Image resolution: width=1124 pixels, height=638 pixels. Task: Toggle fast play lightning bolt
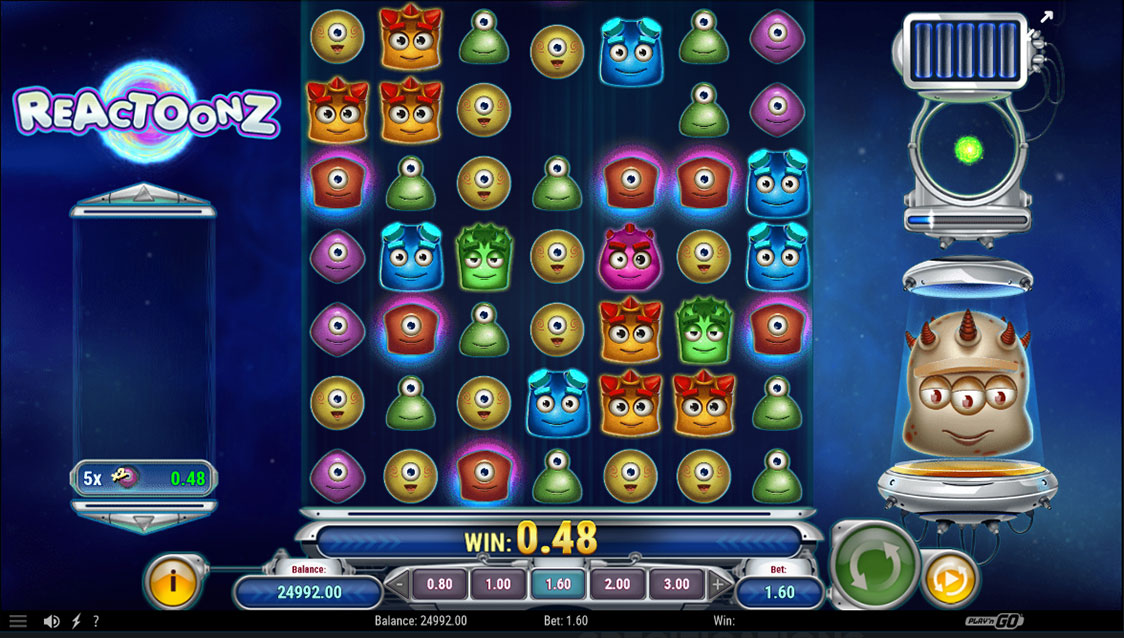coord(77,621)
